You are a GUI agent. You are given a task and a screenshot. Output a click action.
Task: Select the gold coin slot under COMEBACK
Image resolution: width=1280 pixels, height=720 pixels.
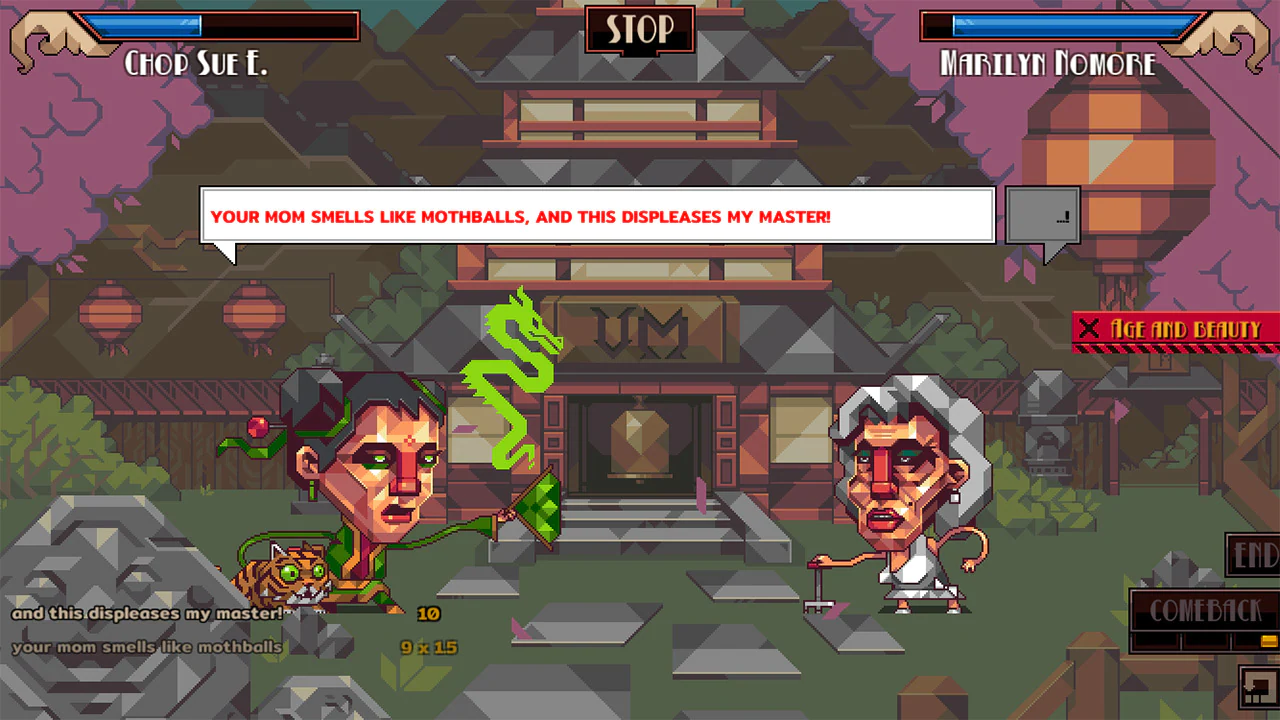pos(1268,641)
